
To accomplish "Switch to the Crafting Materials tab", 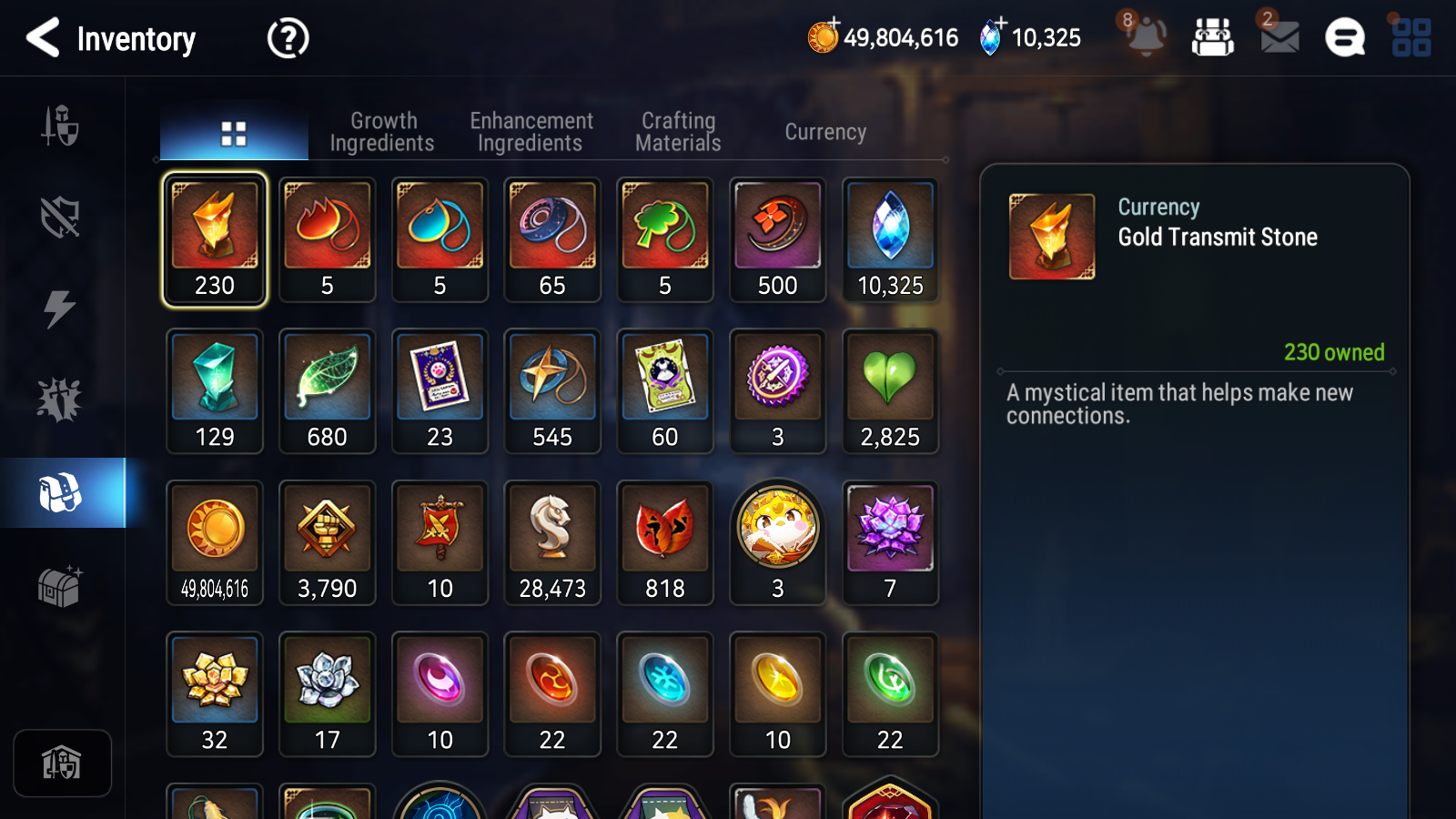I will [x=677, y=131].
